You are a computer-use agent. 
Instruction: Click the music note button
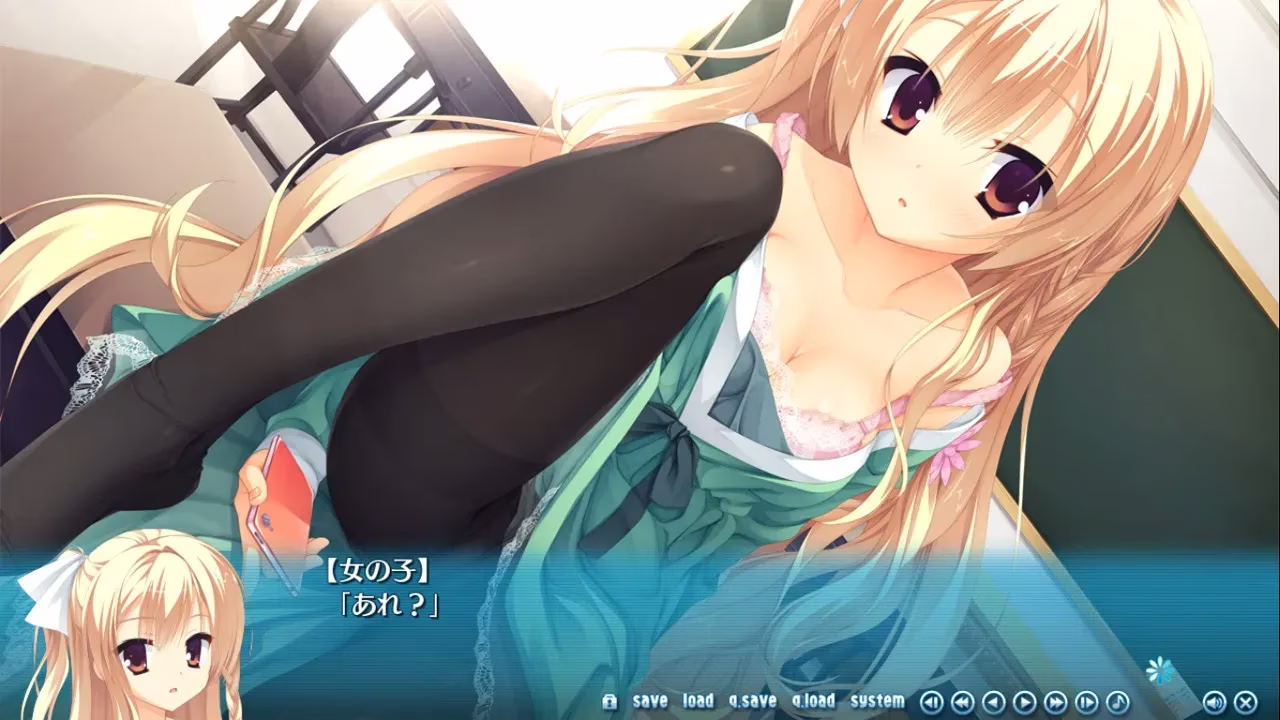point(1117,702)
